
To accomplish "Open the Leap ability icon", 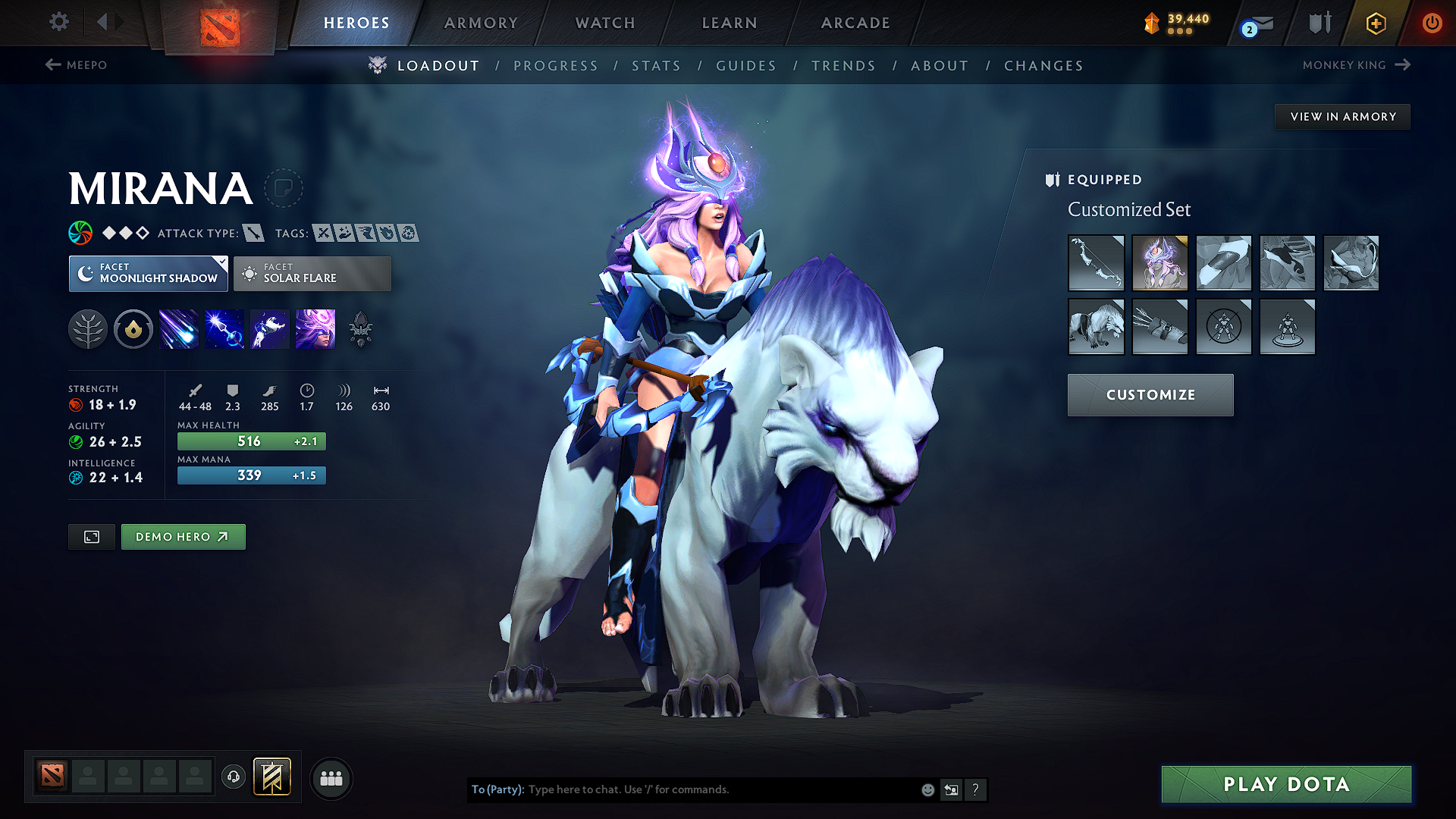I will coord(269,328).
